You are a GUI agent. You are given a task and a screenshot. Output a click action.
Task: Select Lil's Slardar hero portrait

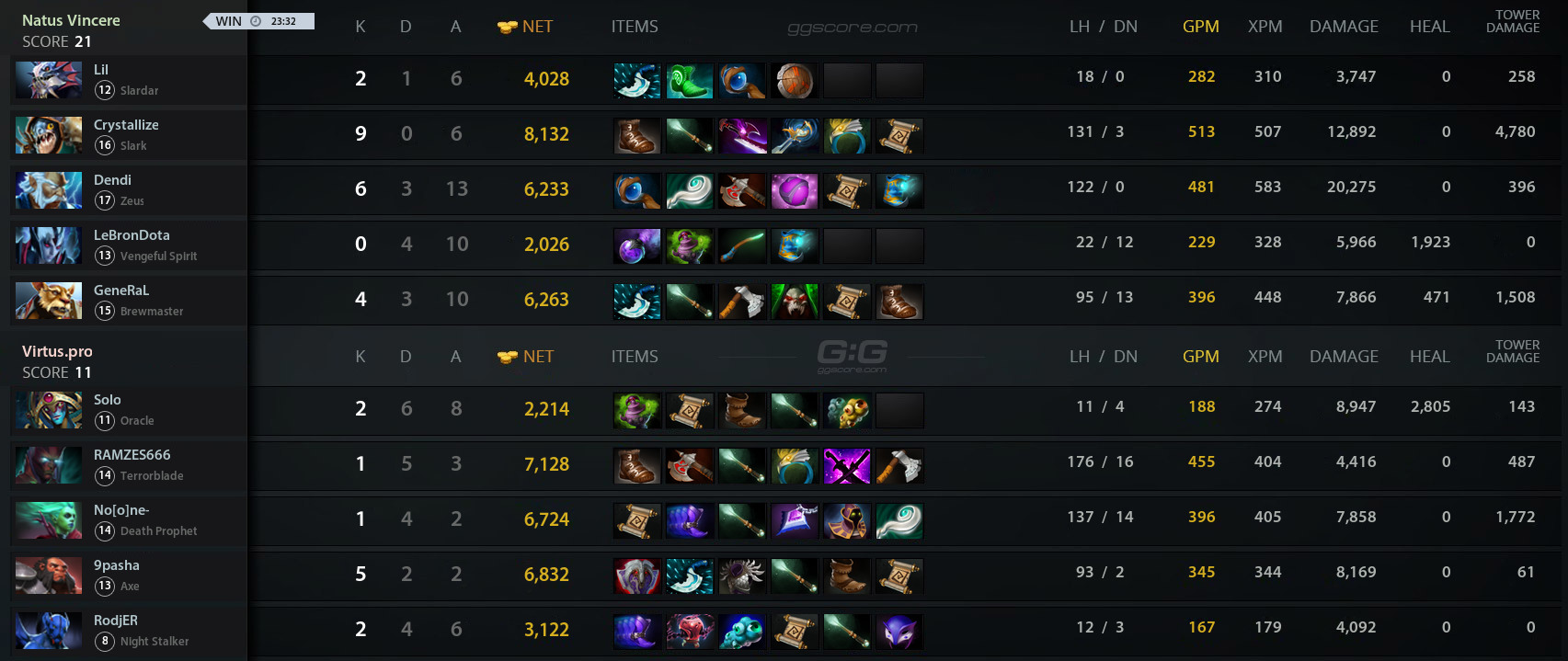(x=49, y=80)
